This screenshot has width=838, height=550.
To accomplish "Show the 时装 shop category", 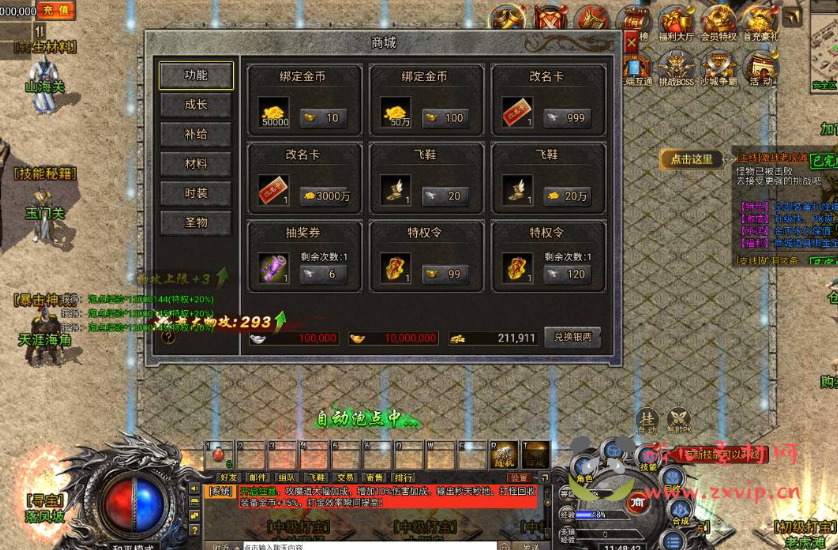I will (196, 193).
